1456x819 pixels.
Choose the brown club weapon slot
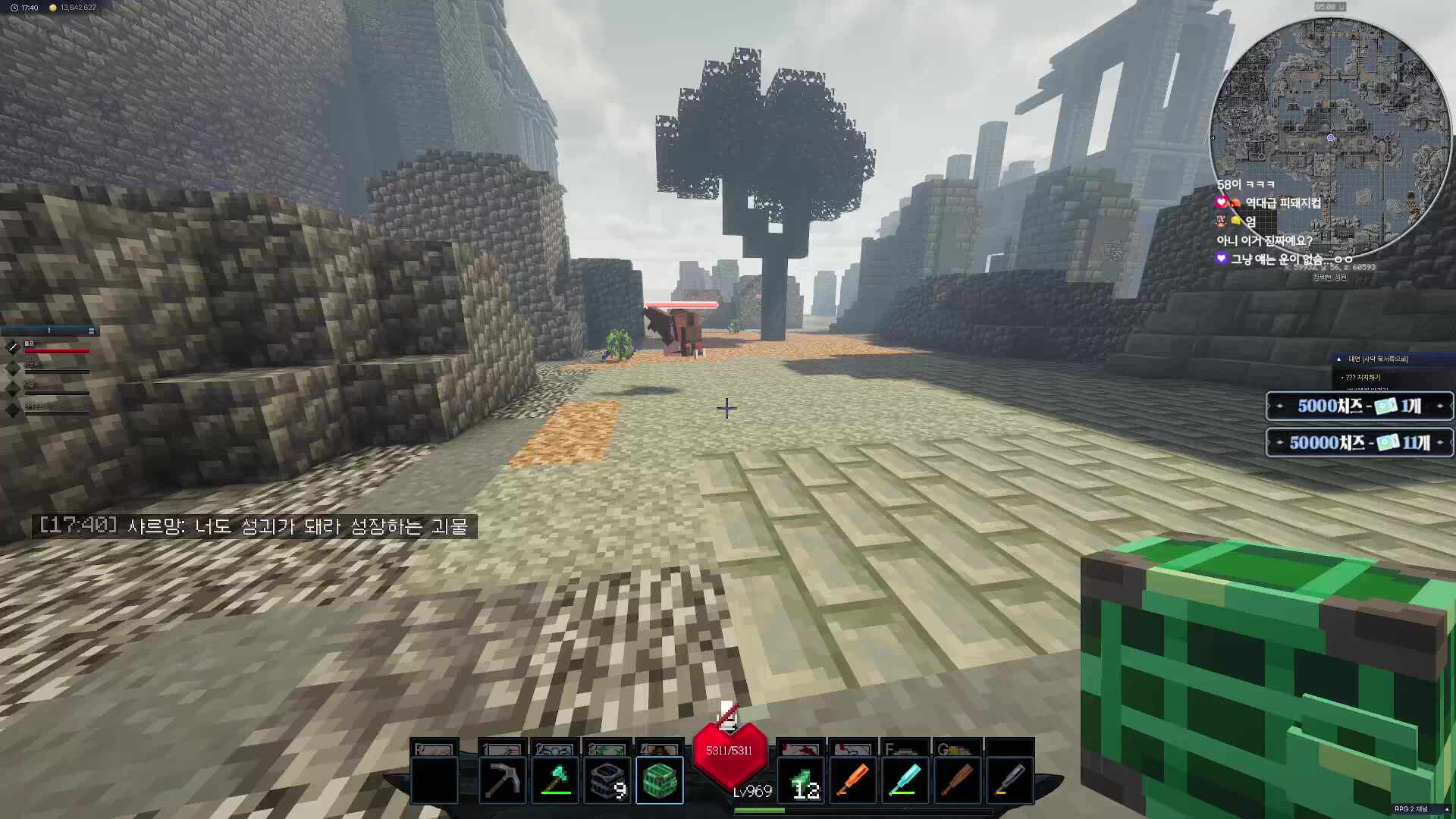957,780
